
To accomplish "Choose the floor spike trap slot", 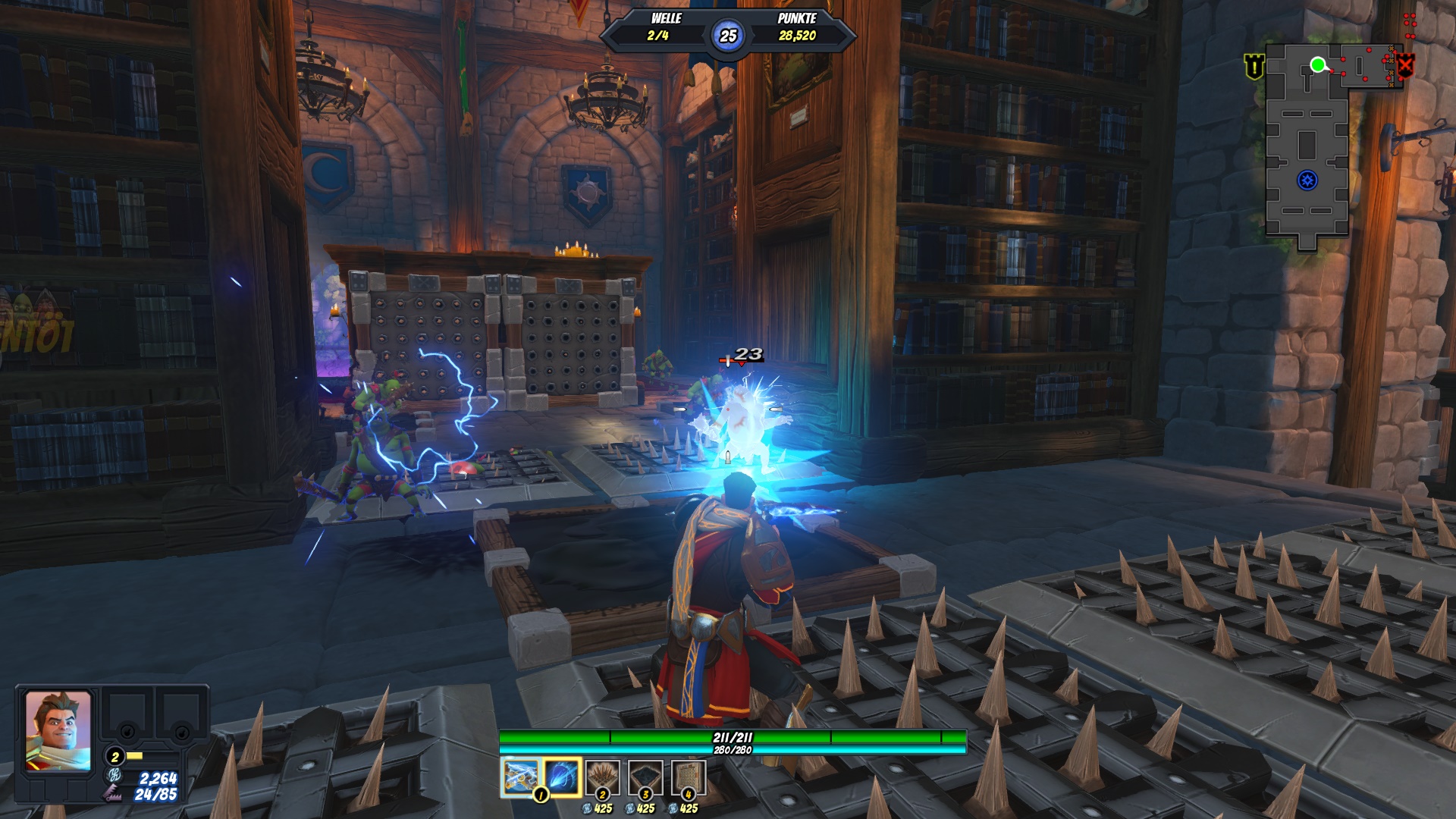I will (x=604, y=778).
